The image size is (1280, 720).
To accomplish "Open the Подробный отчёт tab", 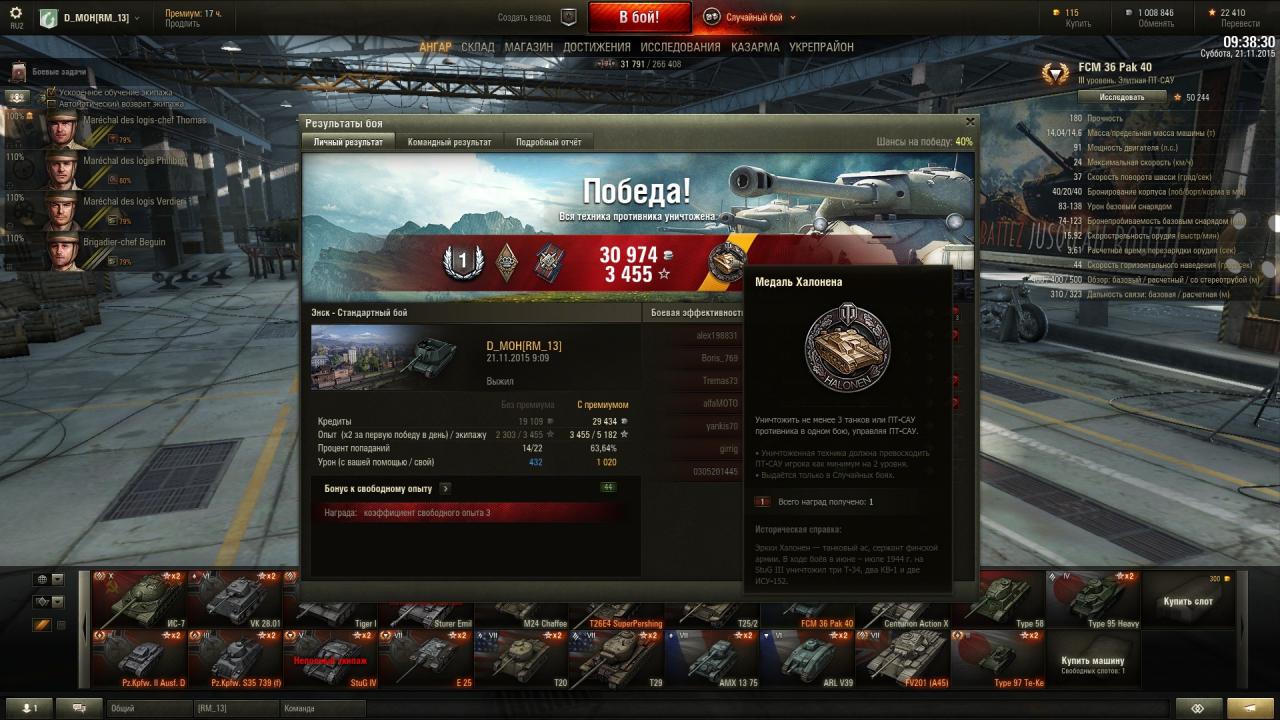I will (548, 142).
